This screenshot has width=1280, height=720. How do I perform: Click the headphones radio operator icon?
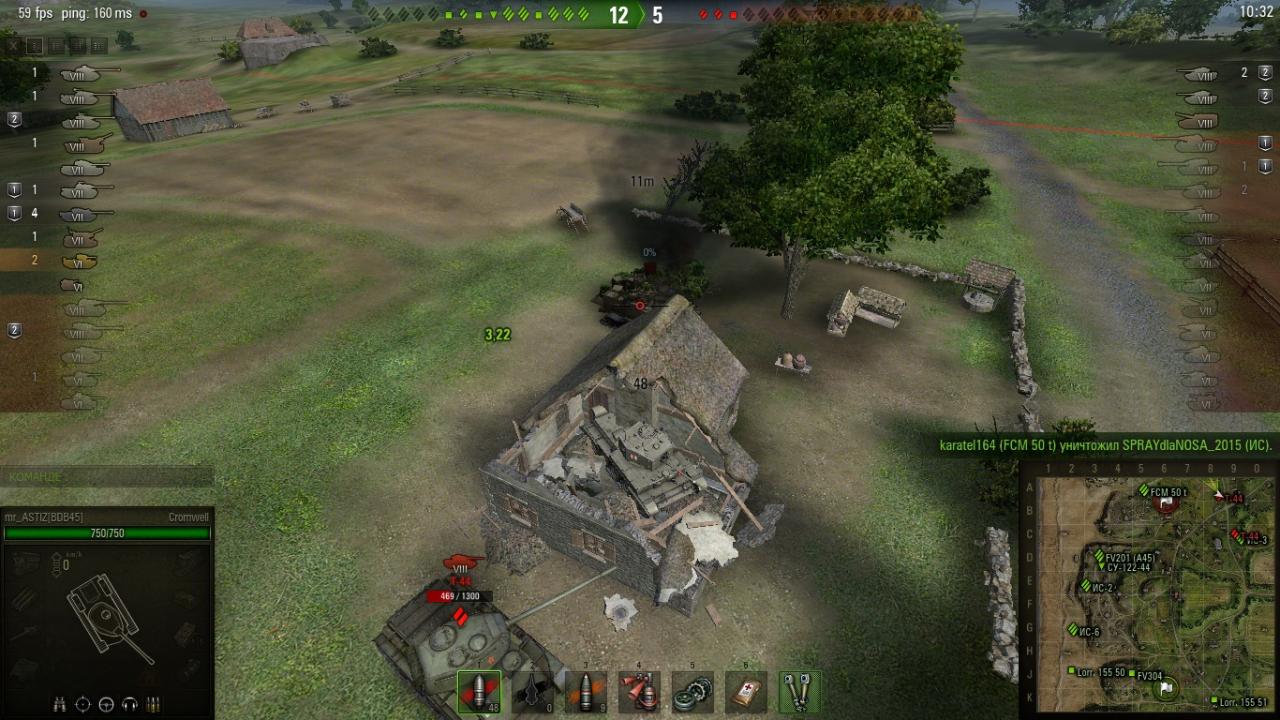click(129, 704)
